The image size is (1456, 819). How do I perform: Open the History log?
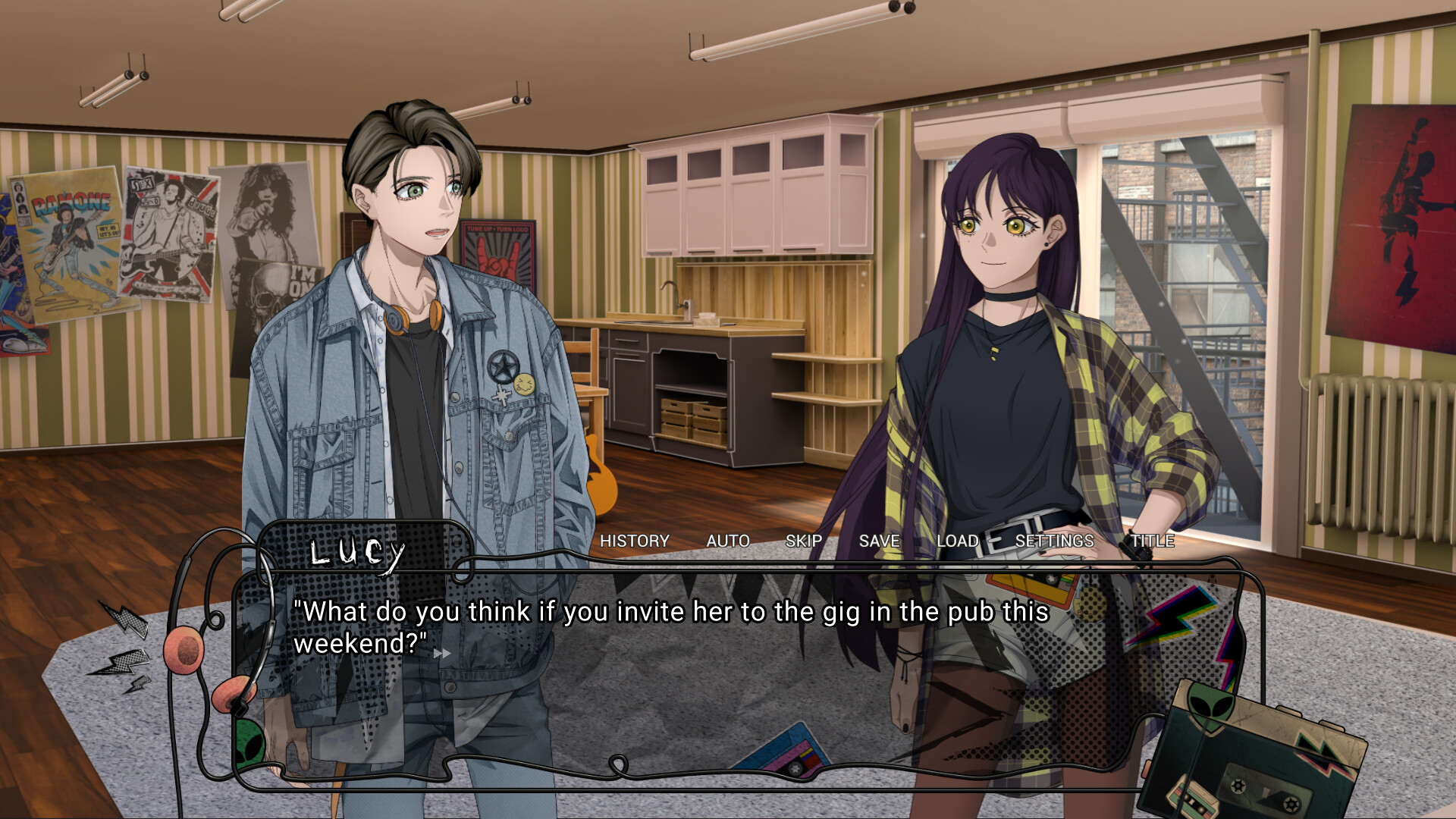tap(635, 541)
